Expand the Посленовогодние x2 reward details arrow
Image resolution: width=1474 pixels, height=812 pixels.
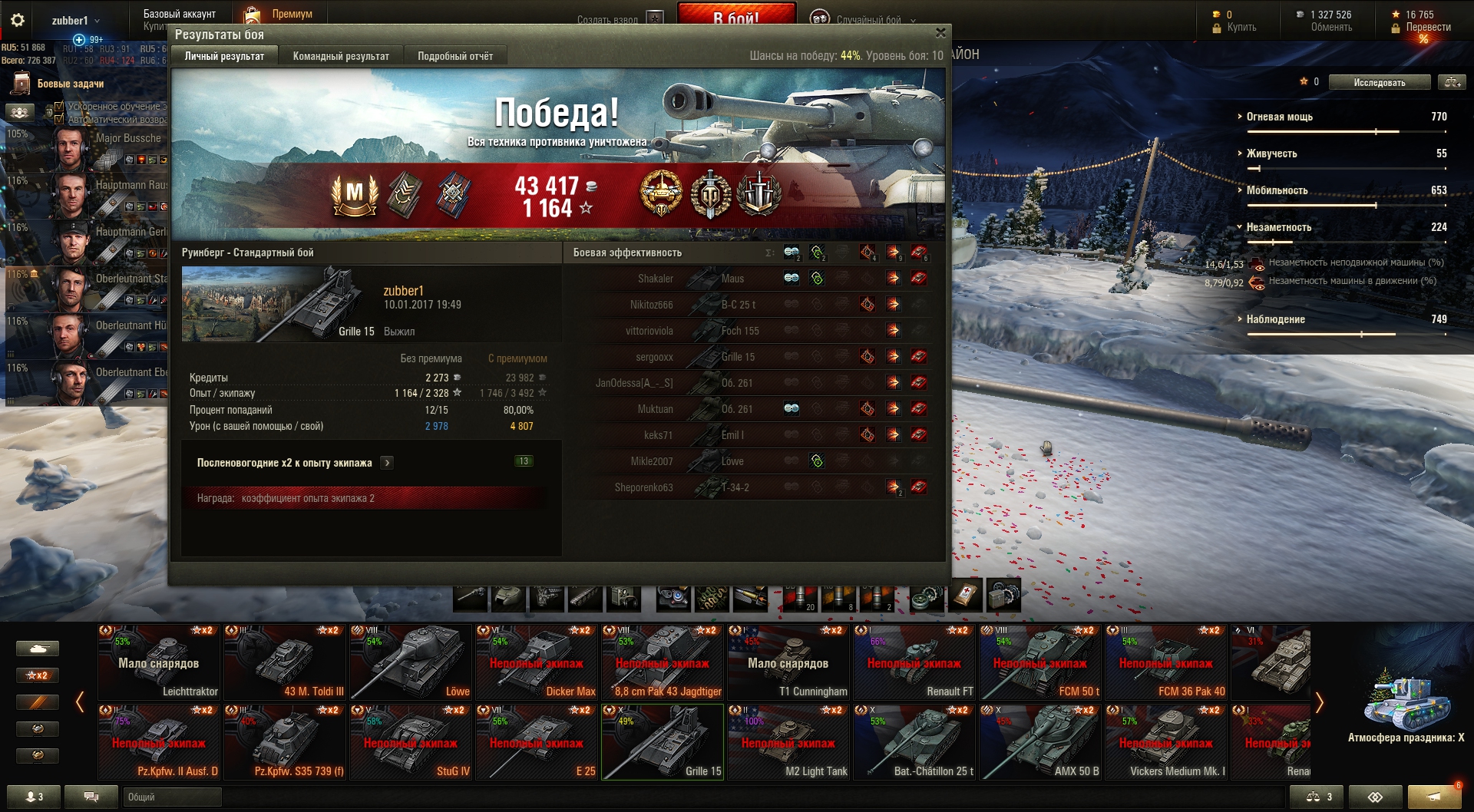click(x=388, y=463)
